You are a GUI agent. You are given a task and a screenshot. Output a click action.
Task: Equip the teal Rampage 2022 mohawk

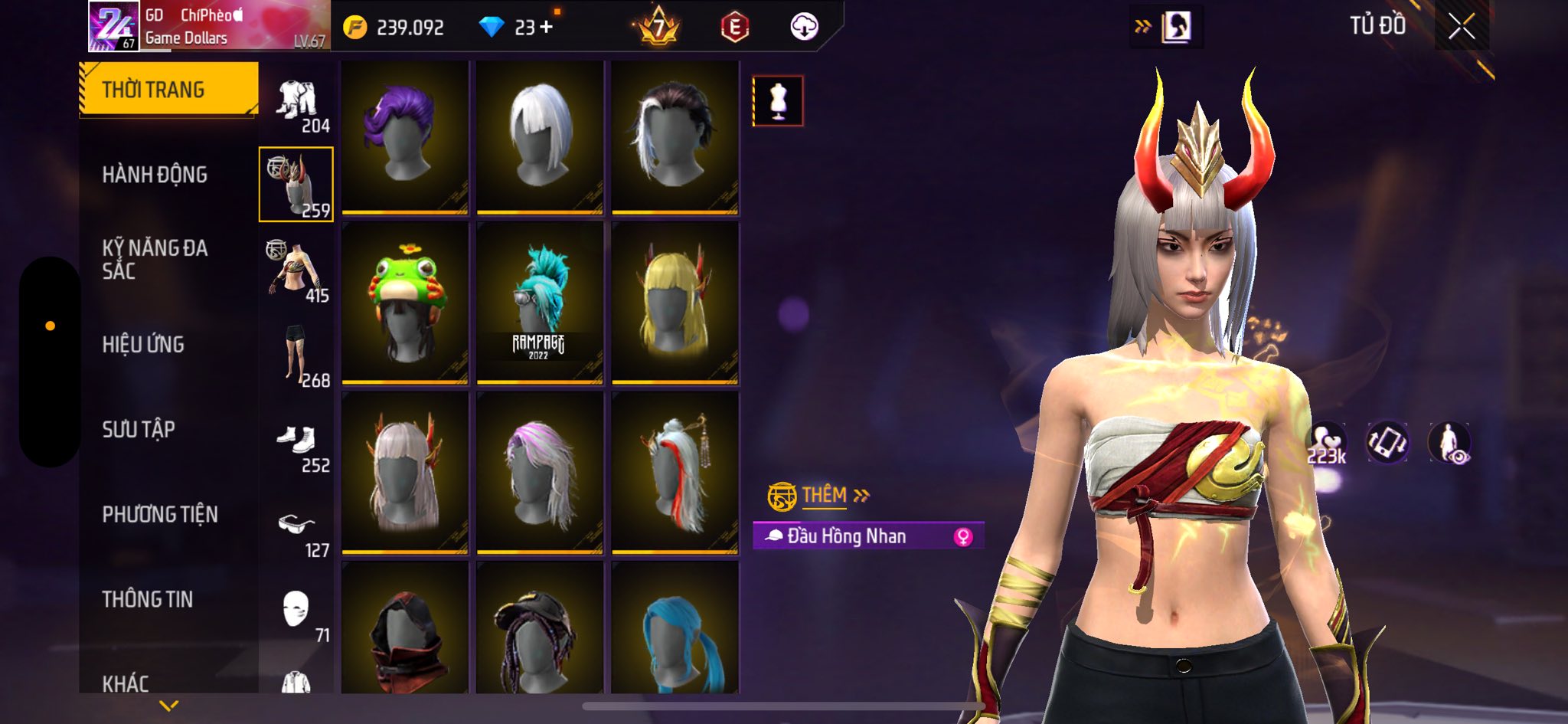[540, 303]
